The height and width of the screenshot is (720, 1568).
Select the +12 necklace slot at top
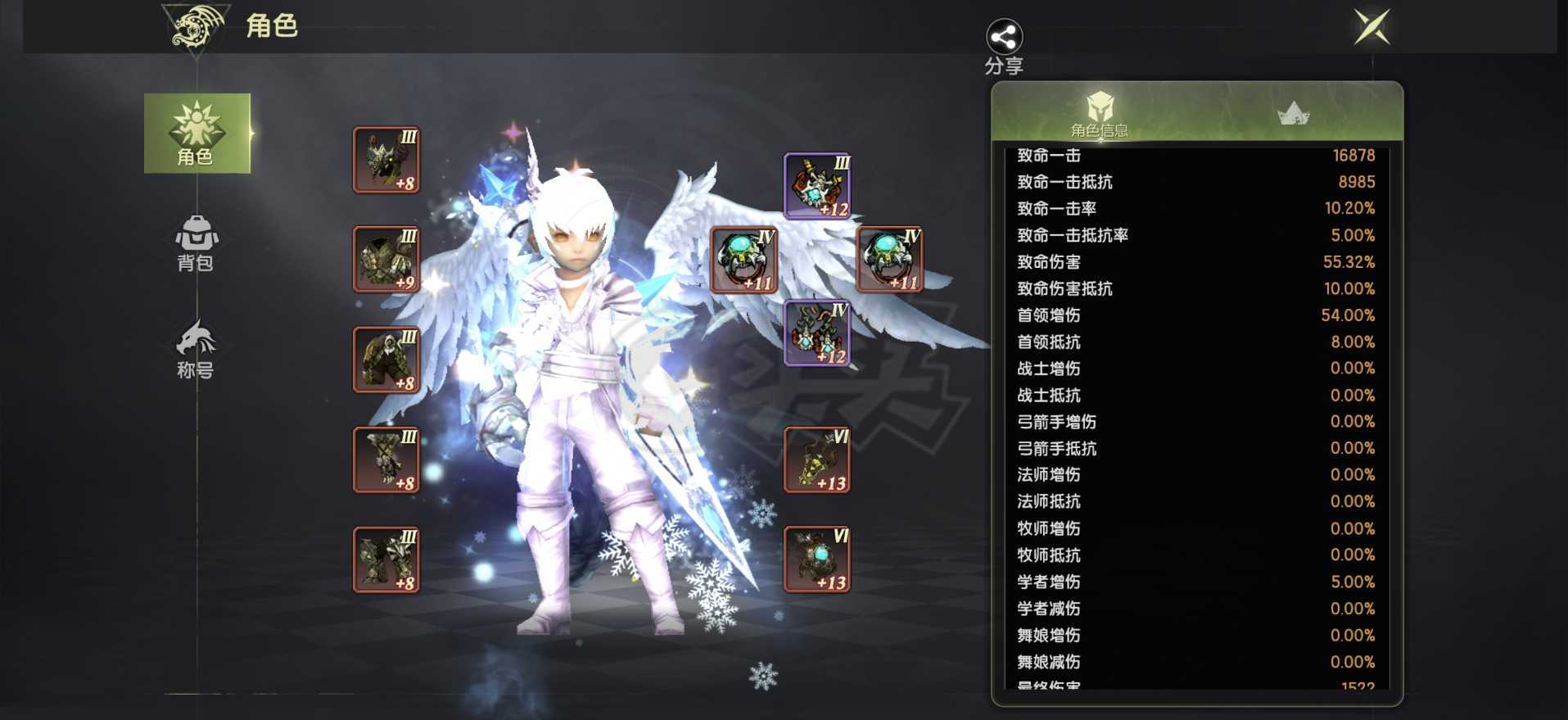coord(817,187)
